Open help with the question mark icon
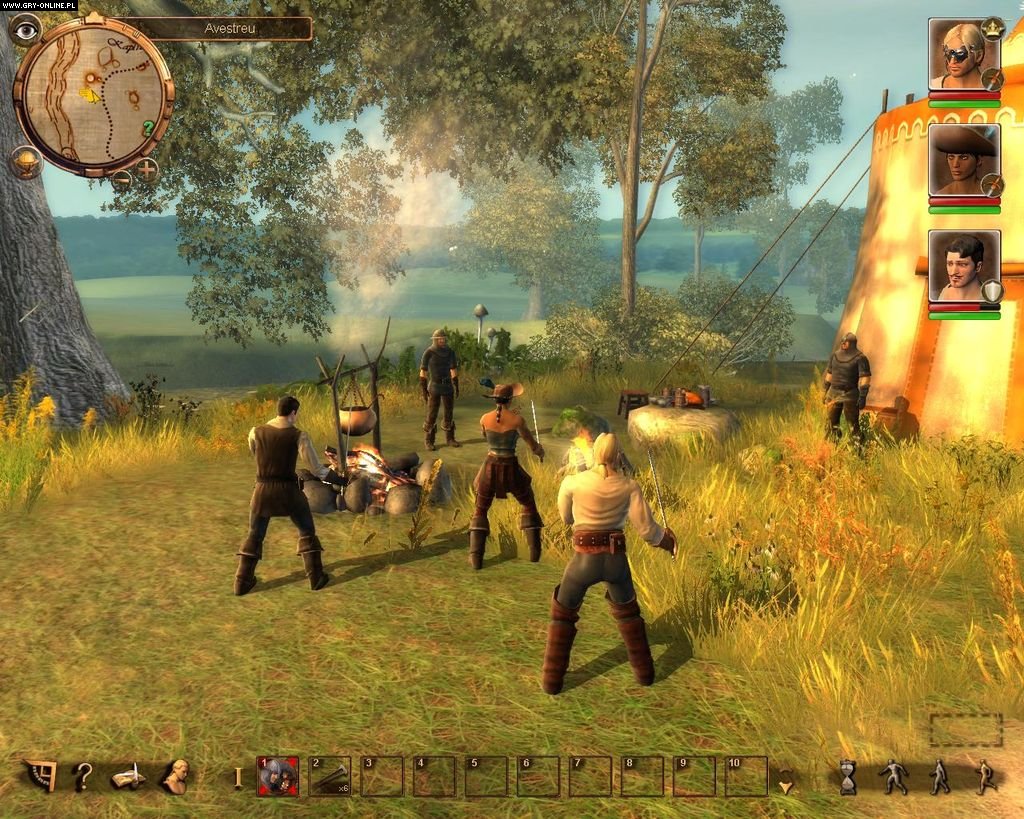The width and height of the screenshot is (1024, 819). click(x=84, y=776)
